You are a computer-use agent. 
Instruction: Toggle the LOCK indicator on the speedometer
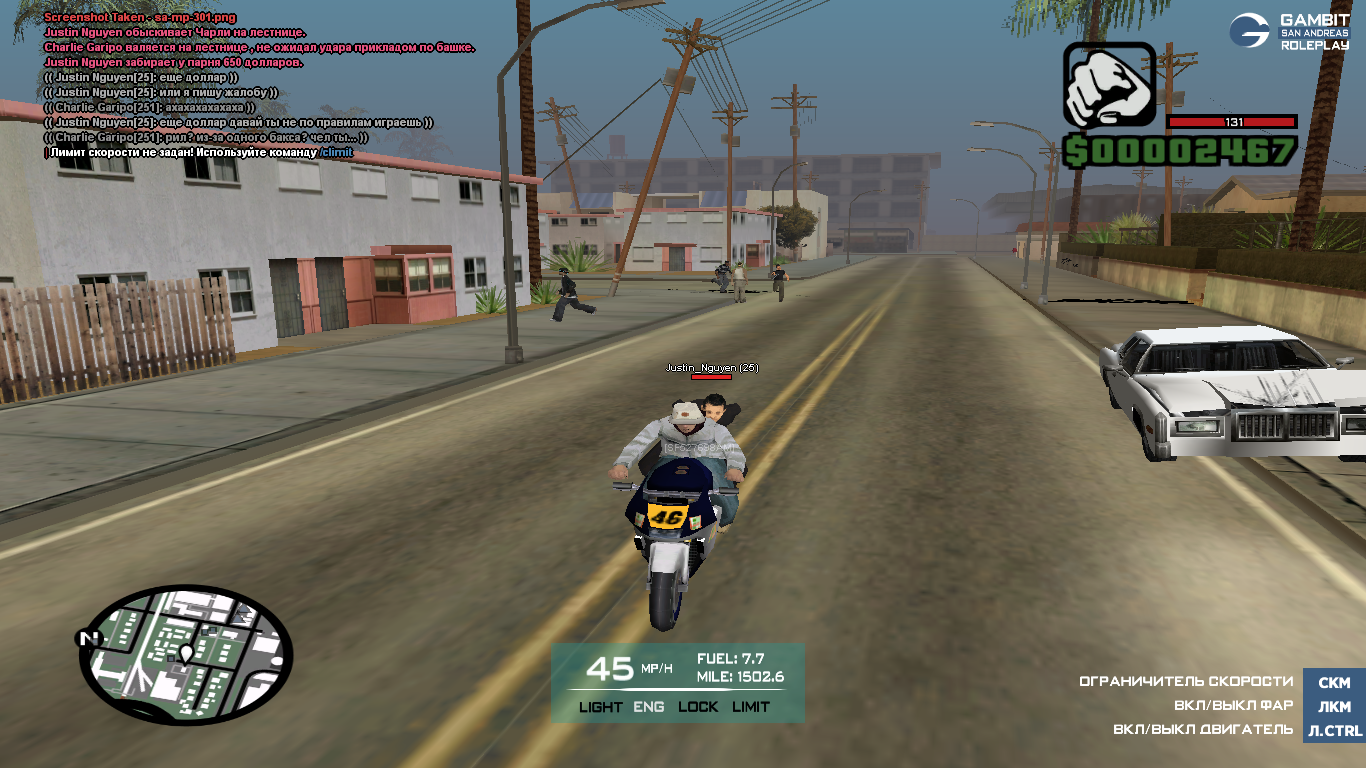(x=698, y=707)
